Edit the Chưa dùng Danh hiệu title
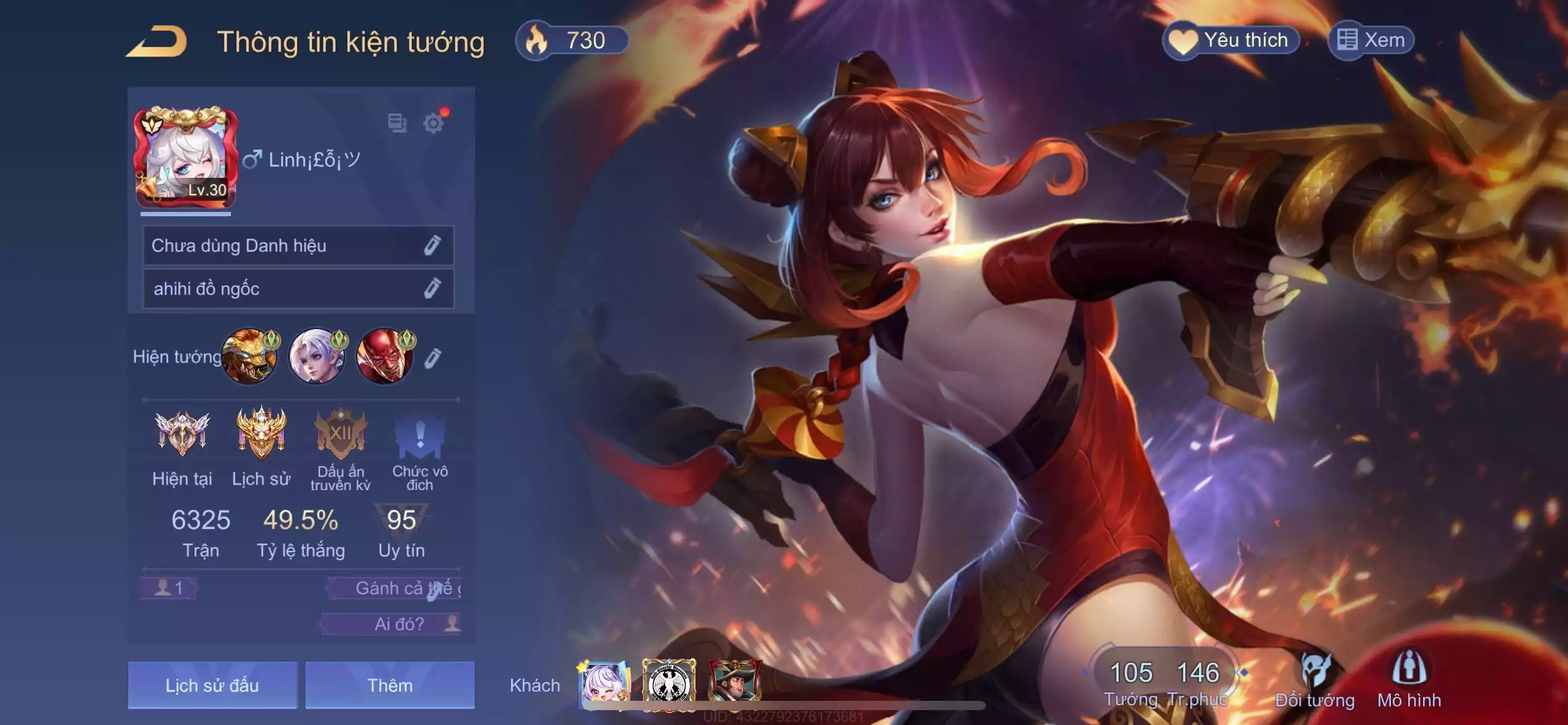This screenshot has width=1568, height=725. [x=432, y=246]
